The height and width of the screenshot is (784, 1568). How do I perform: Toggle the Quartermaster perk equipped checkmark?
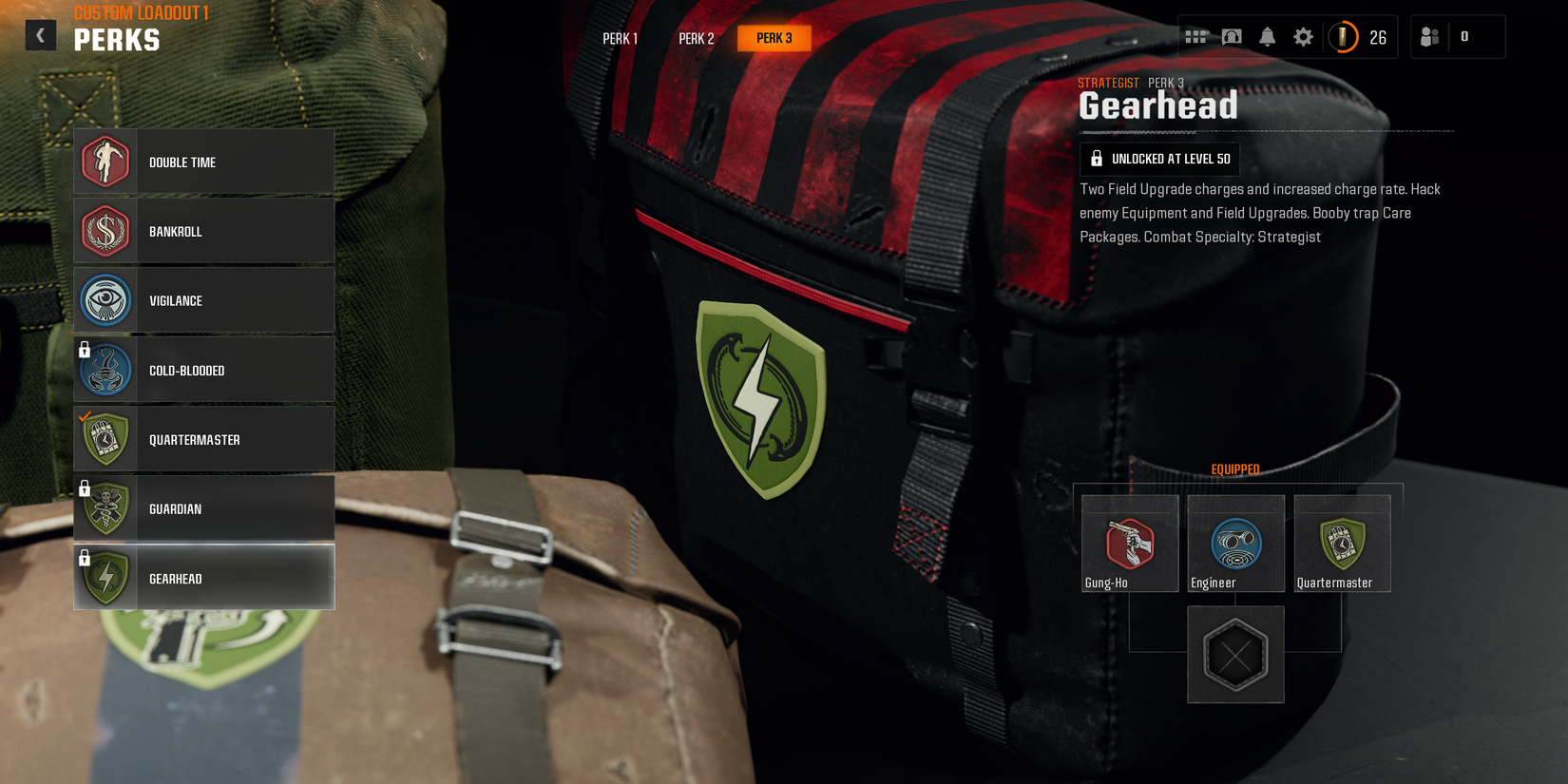coord(84,415)
